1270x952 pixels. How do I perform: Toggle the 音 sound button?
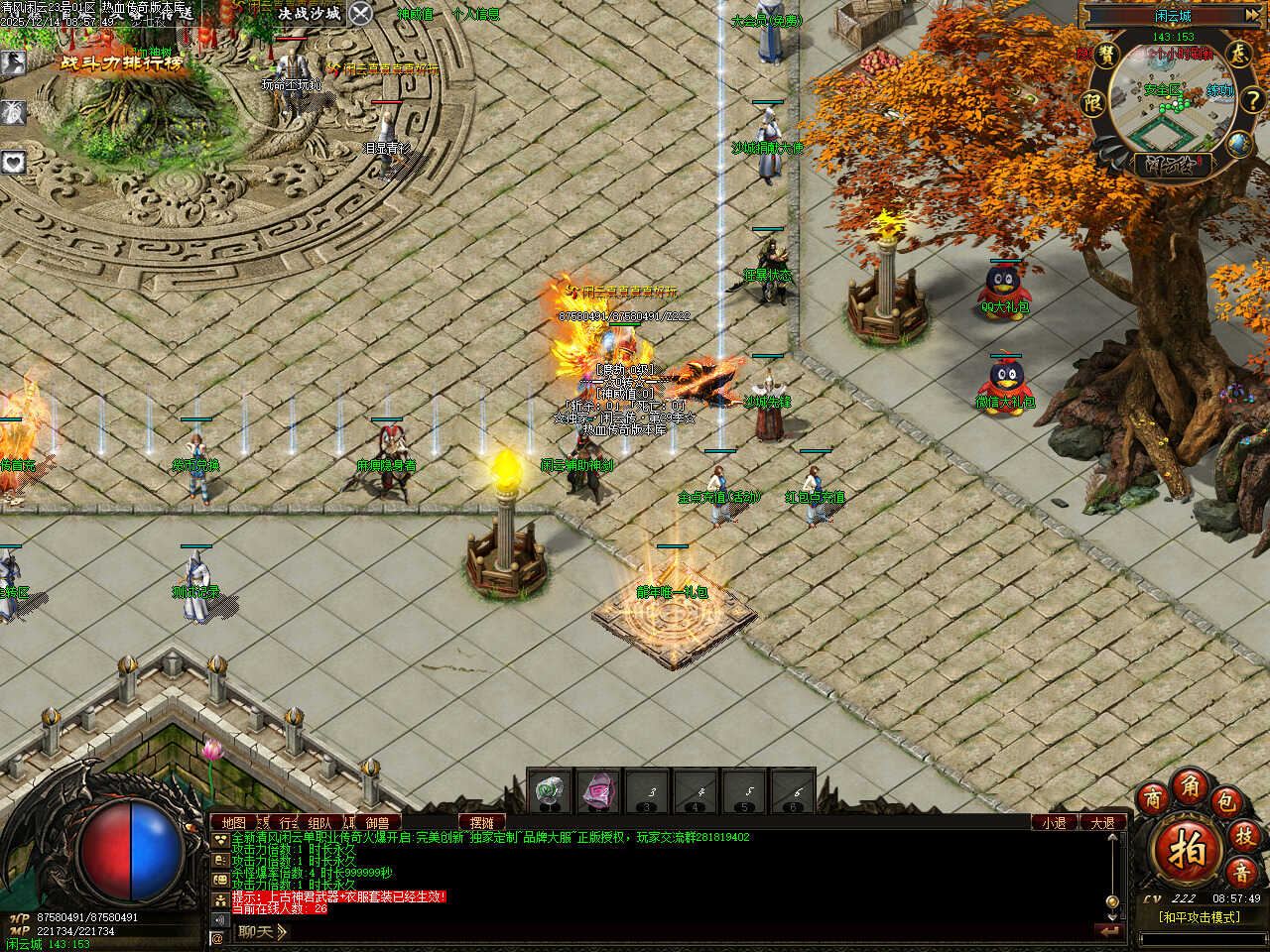[1240, 873]
